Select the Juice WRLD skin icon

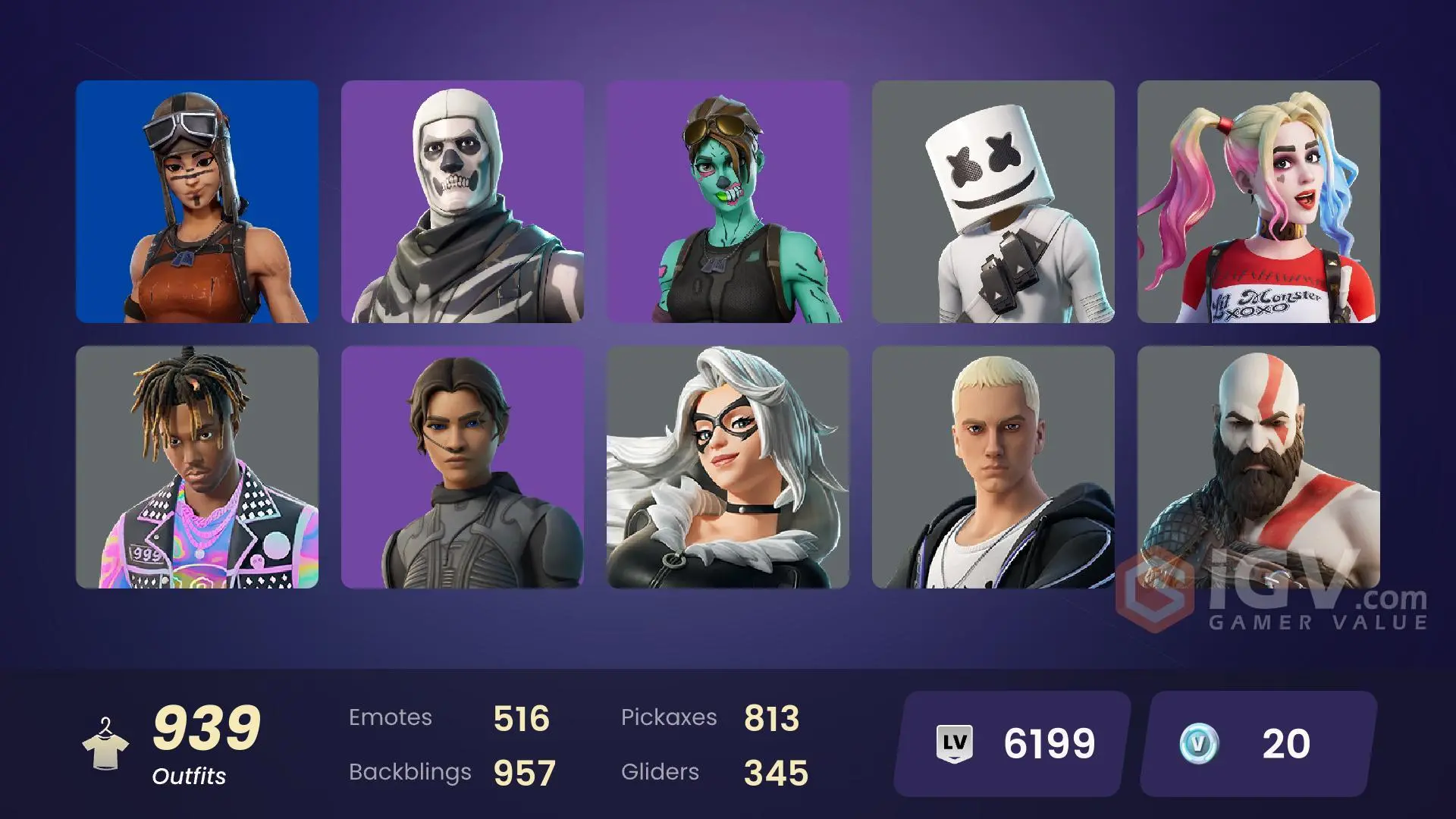click(x=197, y=468)
